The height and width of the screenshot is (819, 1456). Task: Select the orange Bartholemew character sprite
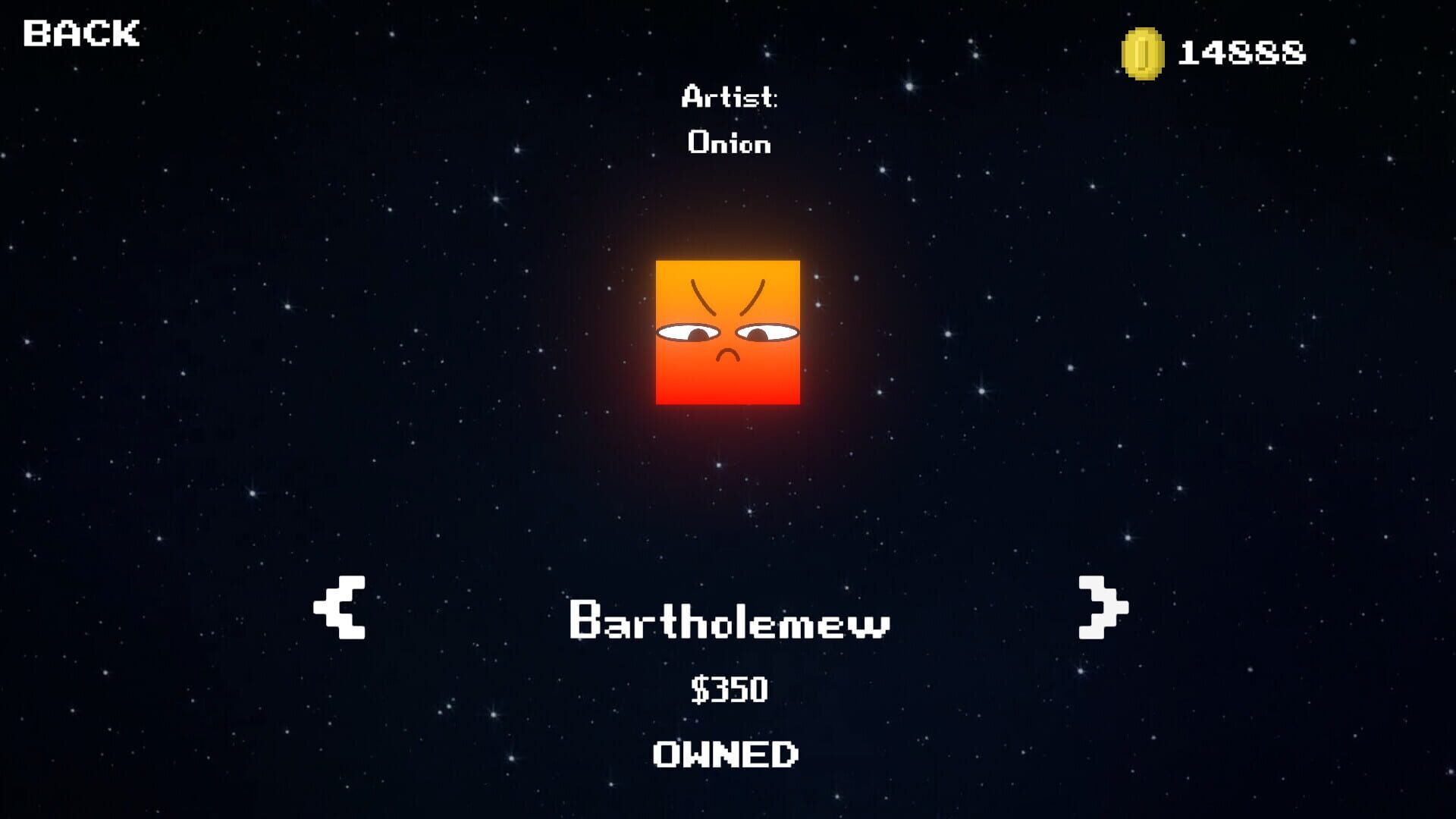(728, 334)
